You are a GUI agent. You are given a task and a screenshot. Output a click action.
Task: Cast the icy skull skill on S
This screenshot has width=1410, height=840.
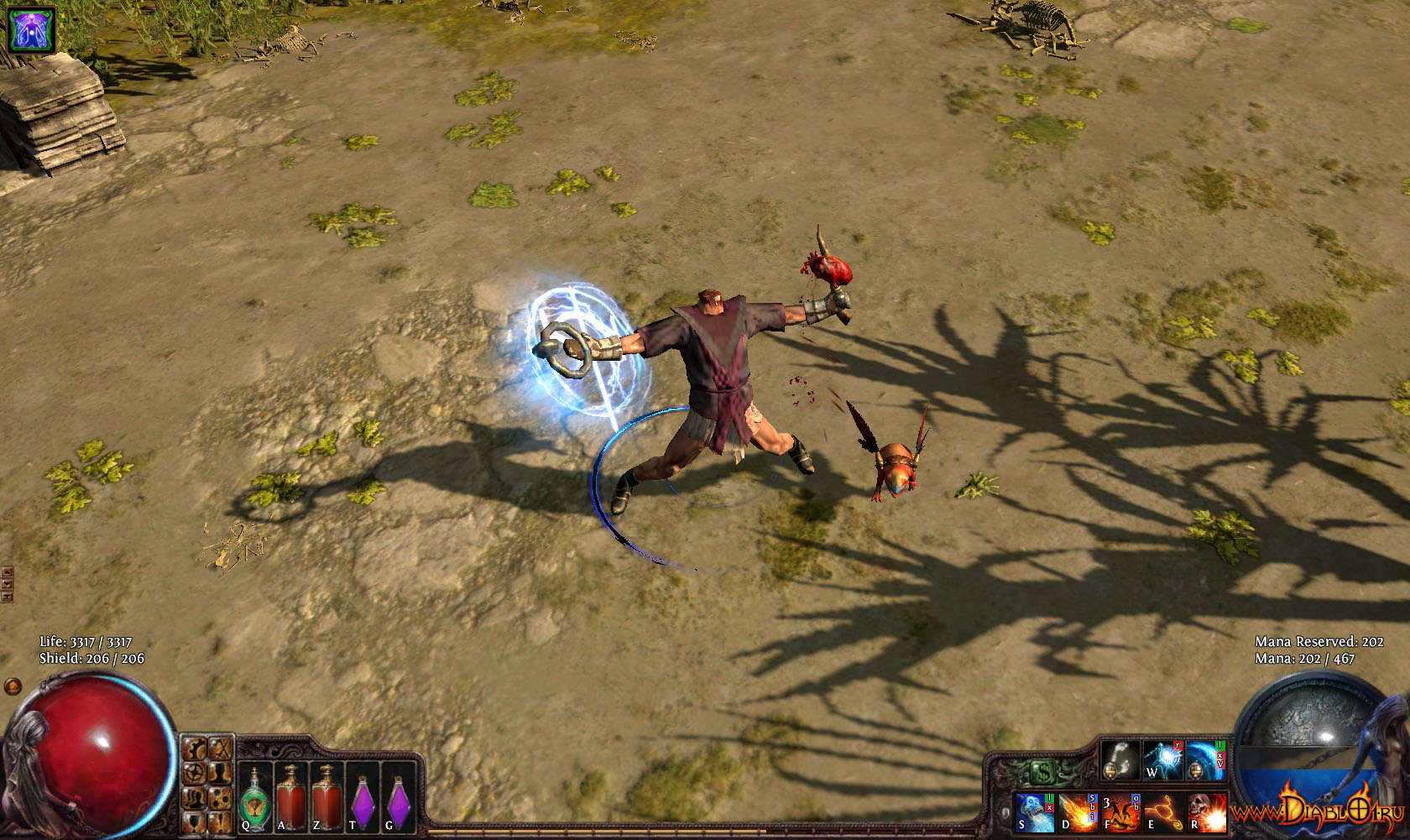coord(1035,811)
